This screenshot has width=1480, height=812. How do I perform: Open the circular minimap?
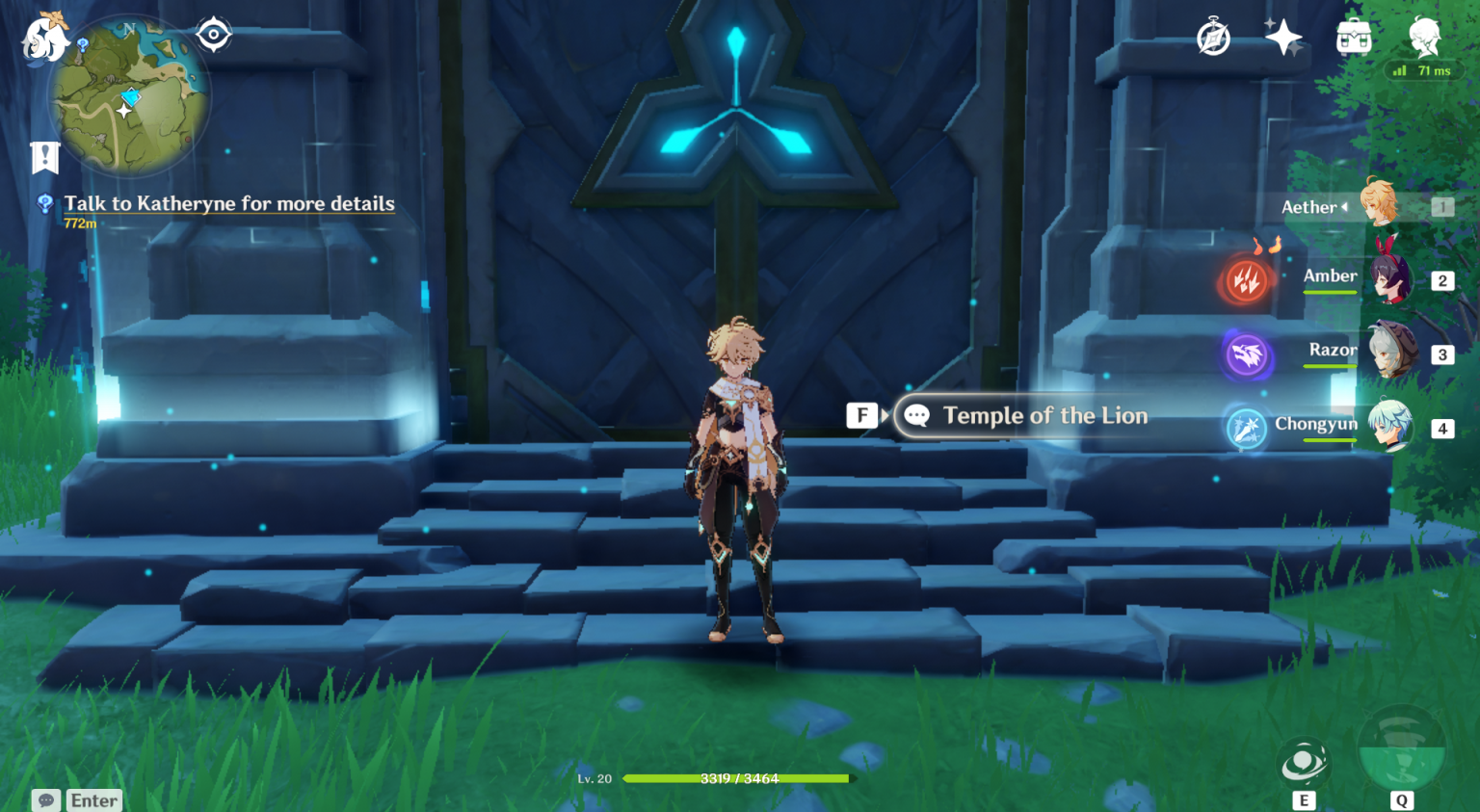click(128, 97)
